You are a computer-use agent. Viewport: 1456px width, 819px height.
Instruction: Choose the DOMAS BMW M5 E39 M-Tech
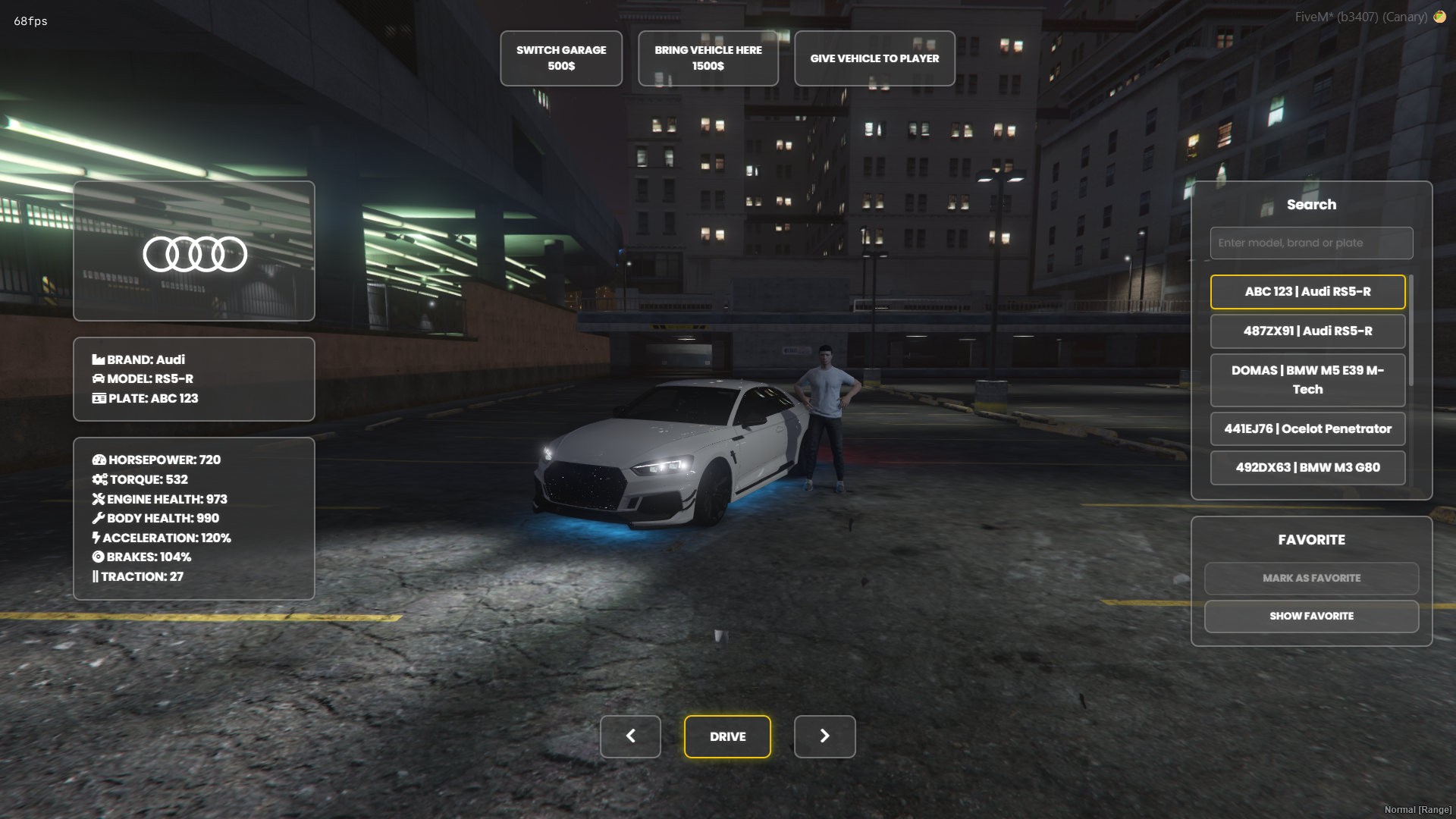tap(1307, 380)
